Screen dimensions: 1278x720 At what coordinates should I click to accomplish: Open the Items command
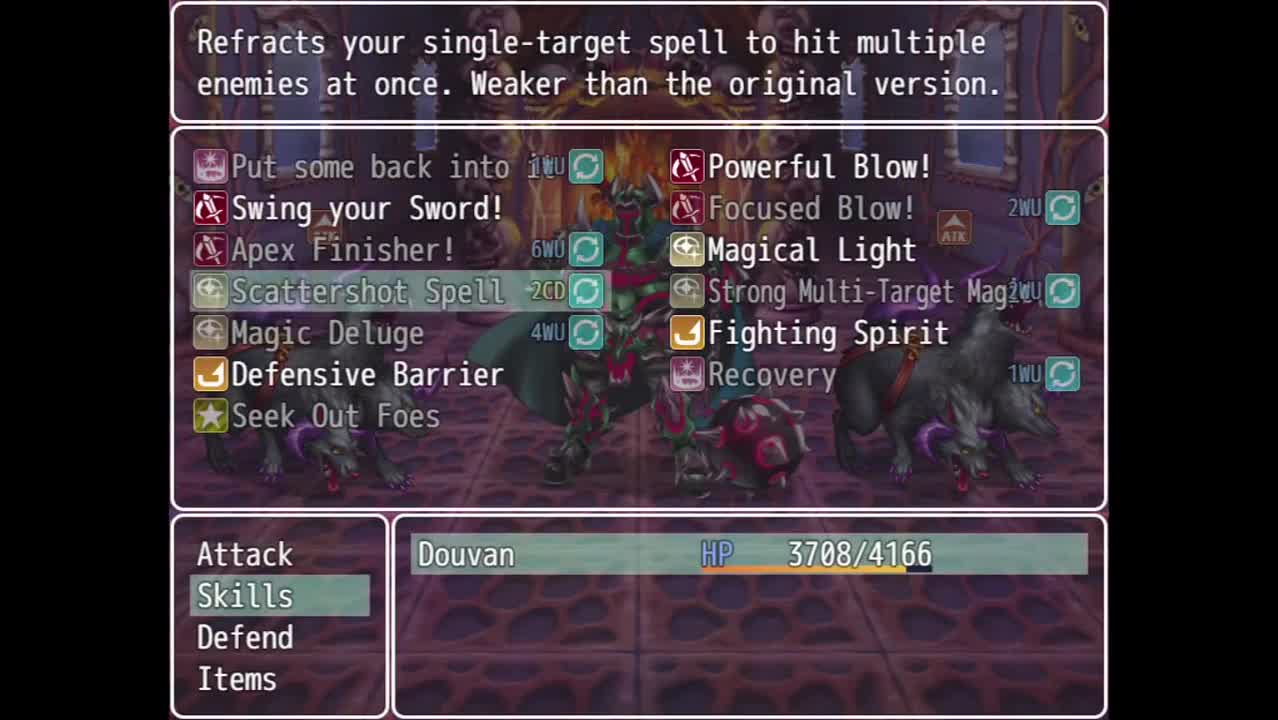(x=237, y=680)
